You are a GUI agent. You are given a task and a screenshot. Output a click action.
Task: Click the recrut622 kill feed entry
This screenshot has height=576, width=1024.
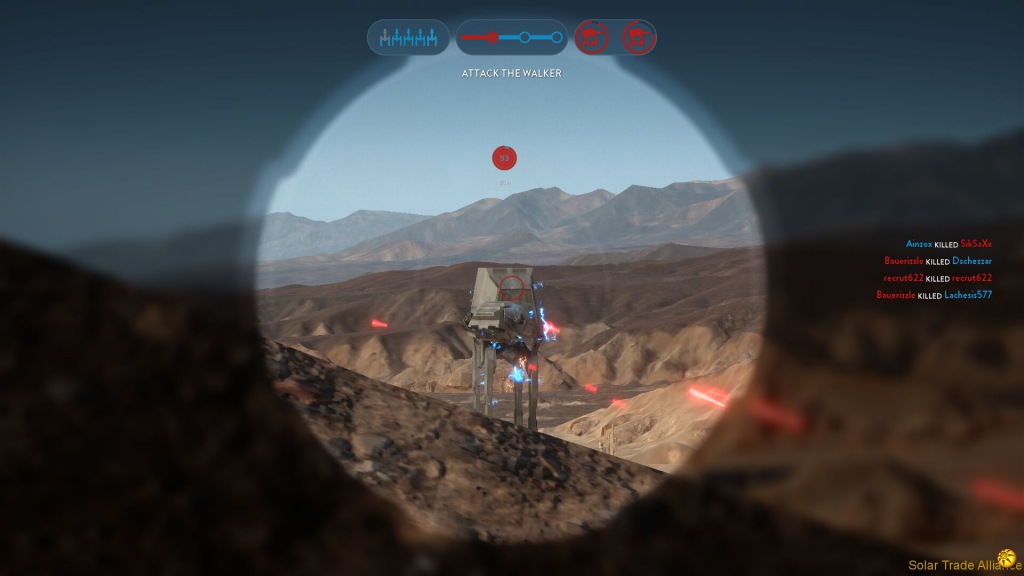tap(937, 278)
